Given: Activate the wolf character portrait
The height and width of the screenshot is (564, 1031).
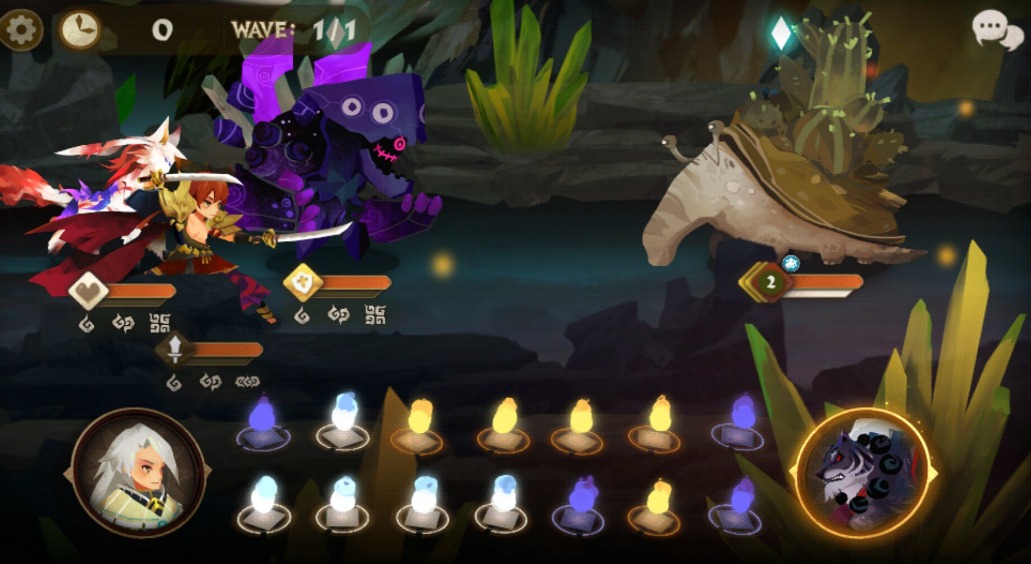Looking at the screenshot, I should pos(861,473).
